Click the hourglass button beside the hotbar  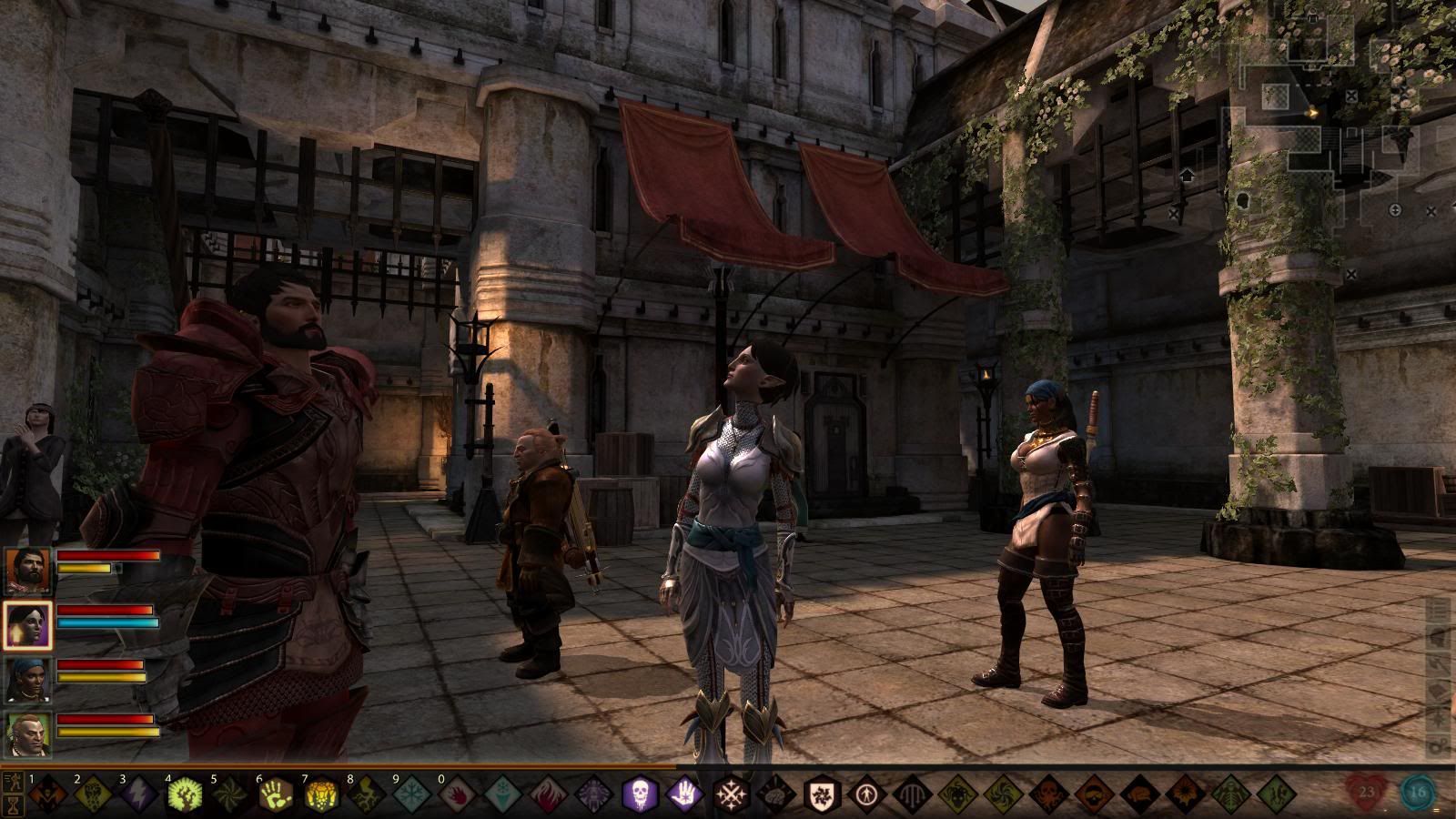click(13, 805)
